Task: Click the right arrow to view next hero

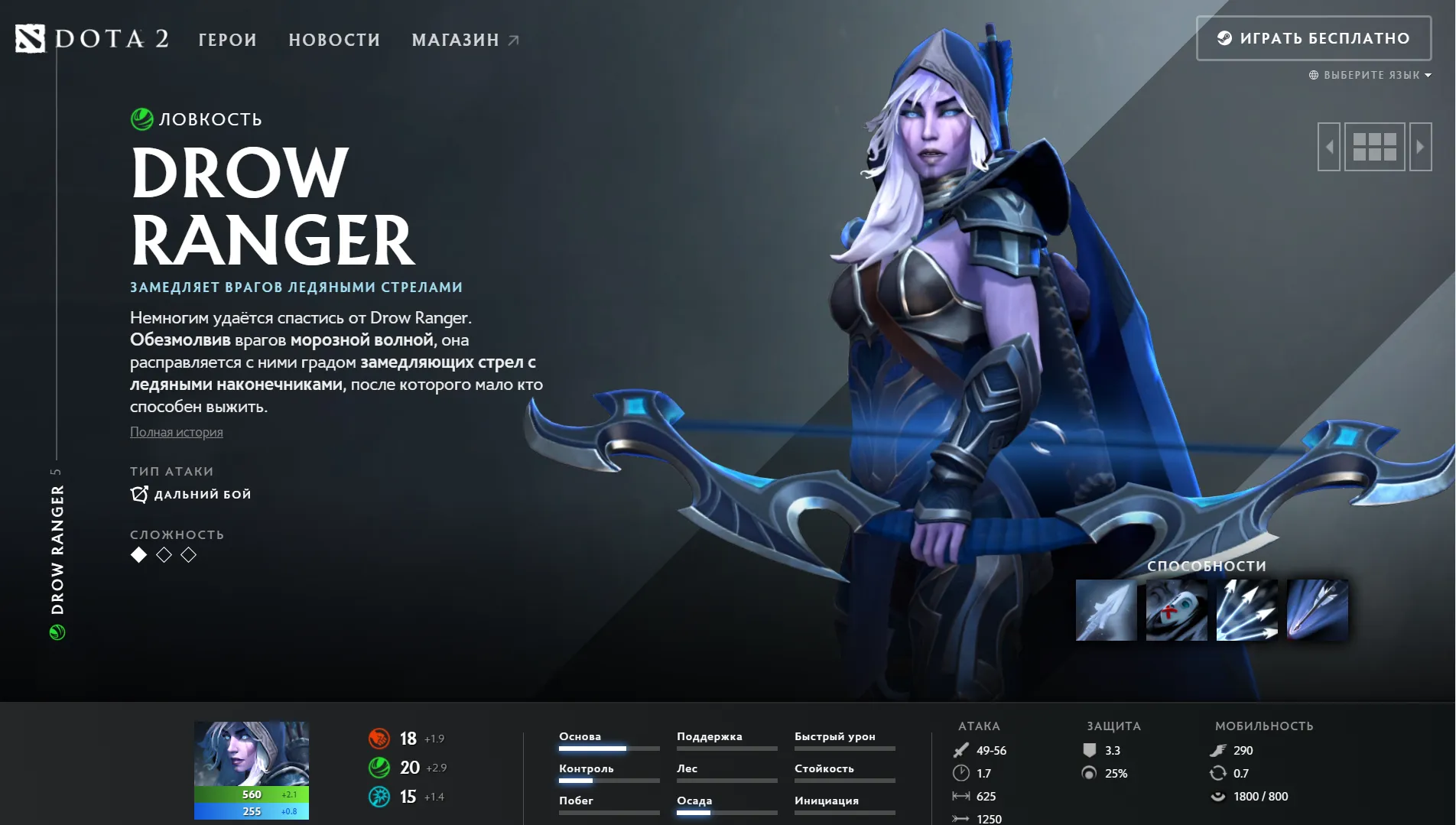Action: click(x=1421, y=146)
